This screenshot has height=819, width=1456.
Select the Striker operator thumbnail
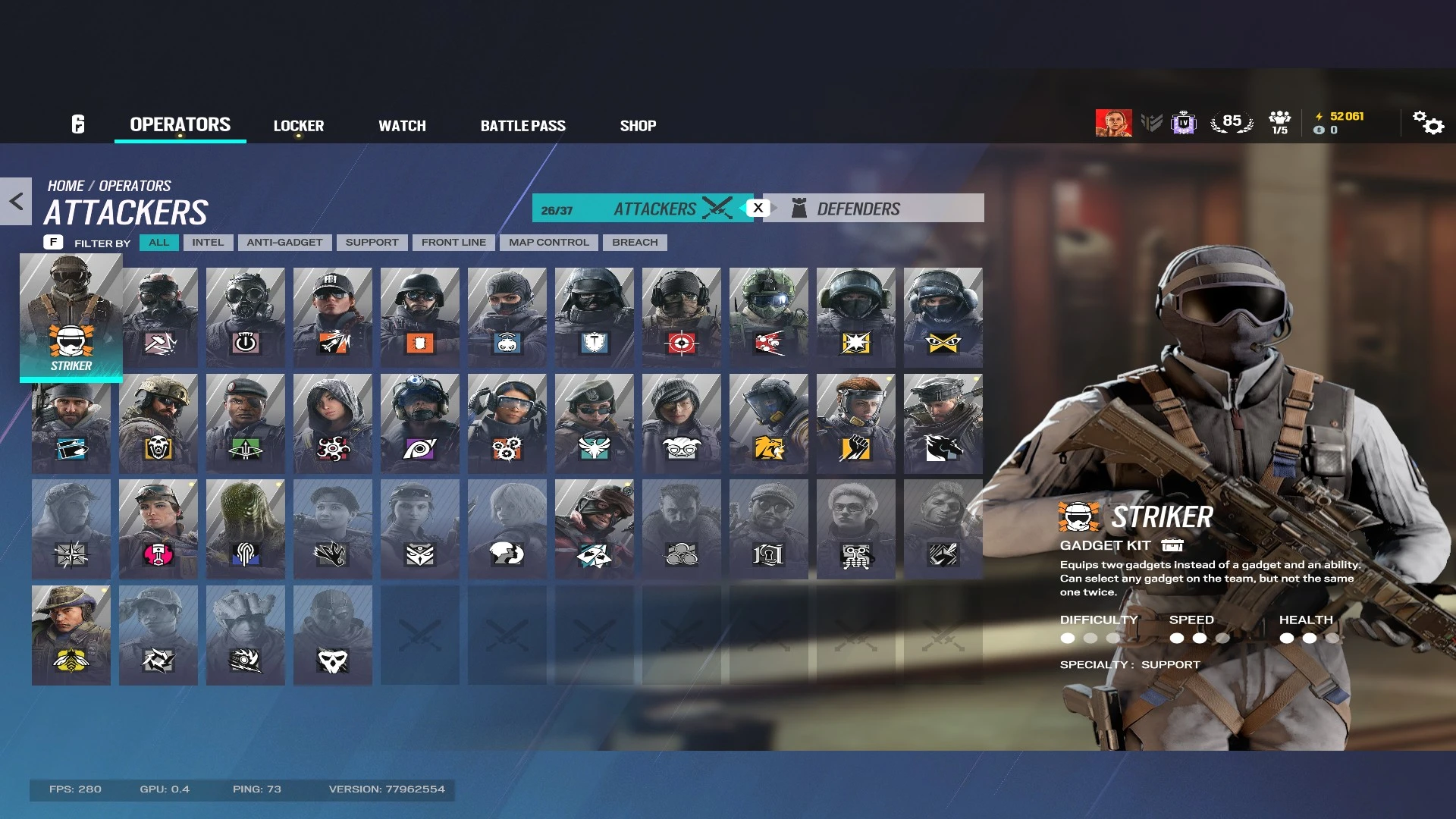click(71, 316)
